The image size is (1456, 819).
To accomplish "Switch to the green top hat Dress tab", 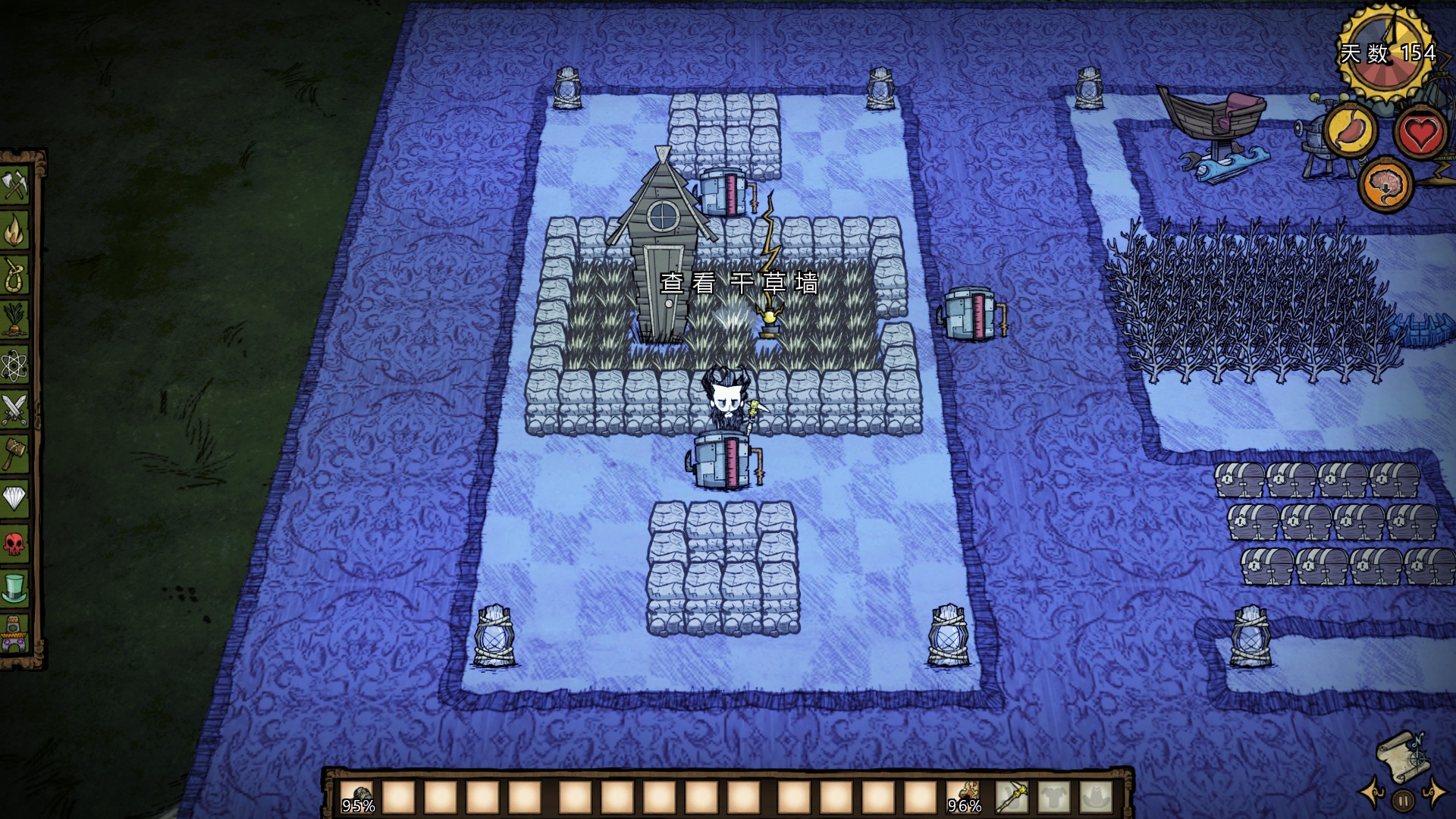I will [x=15, y=588].
